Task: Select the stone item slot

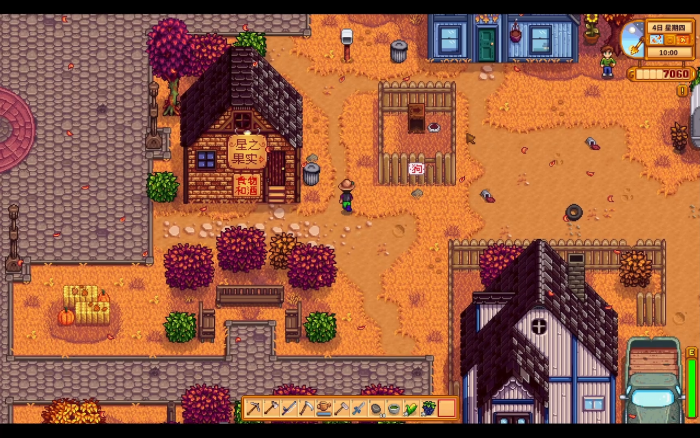Action: pos(376,408)
